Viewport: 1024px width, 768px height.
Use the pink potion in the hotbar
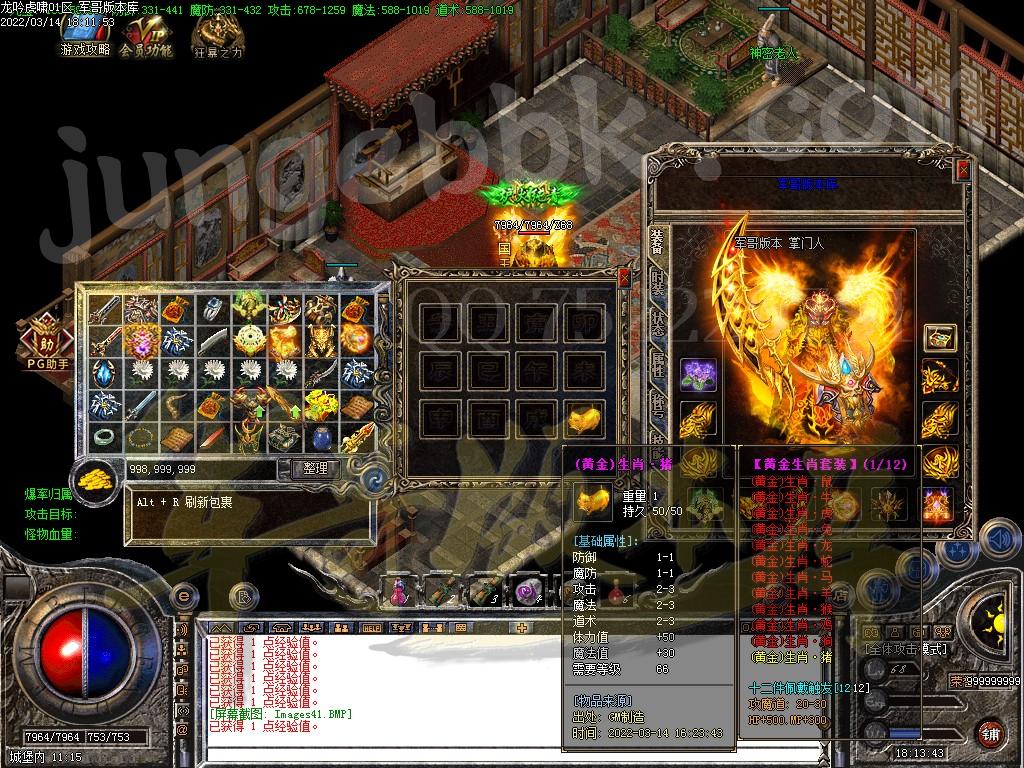pos(400,592)
